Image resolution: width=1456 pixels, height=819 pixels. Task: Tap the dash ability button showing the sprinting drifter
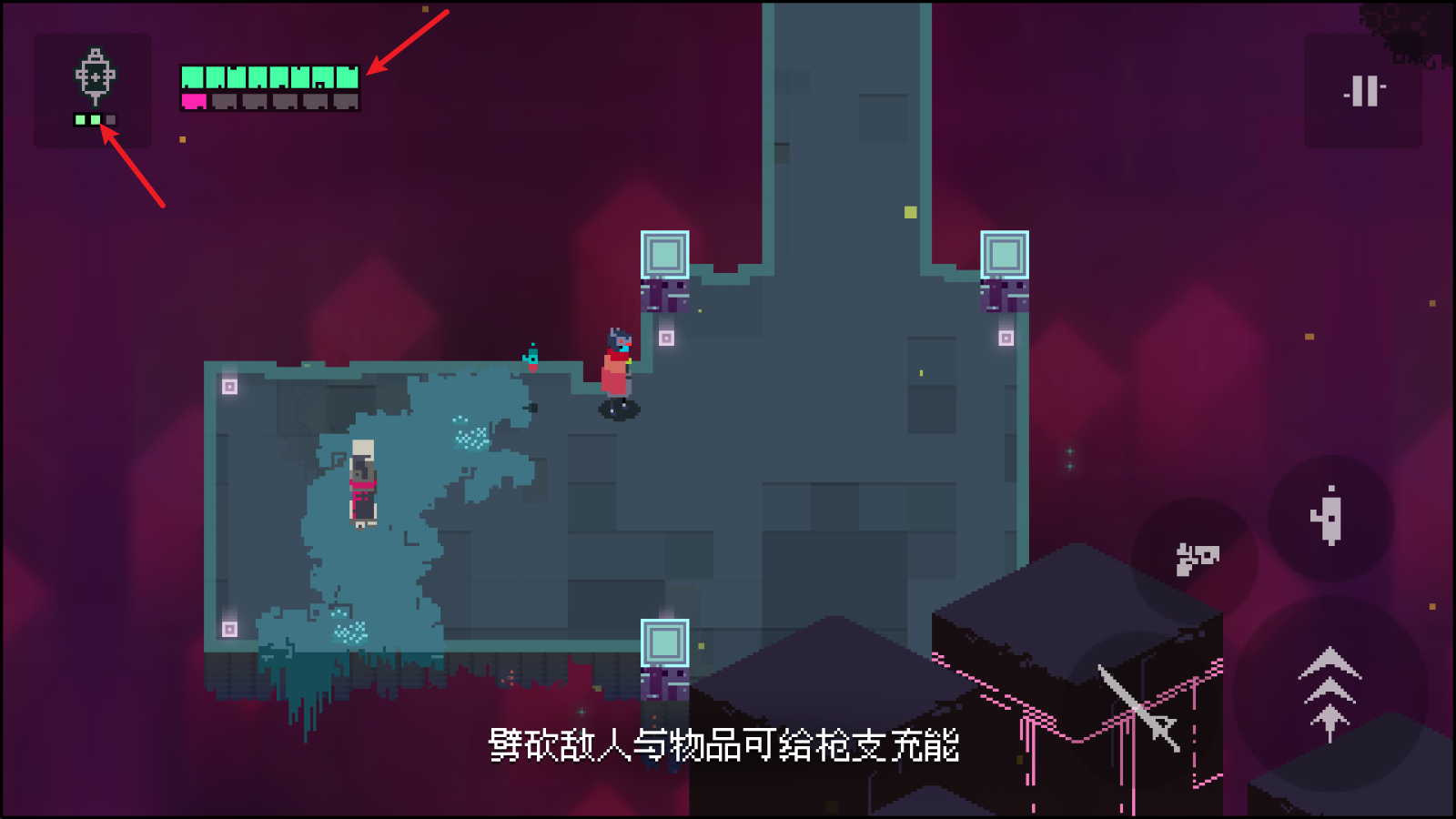tap(1330, 512)
